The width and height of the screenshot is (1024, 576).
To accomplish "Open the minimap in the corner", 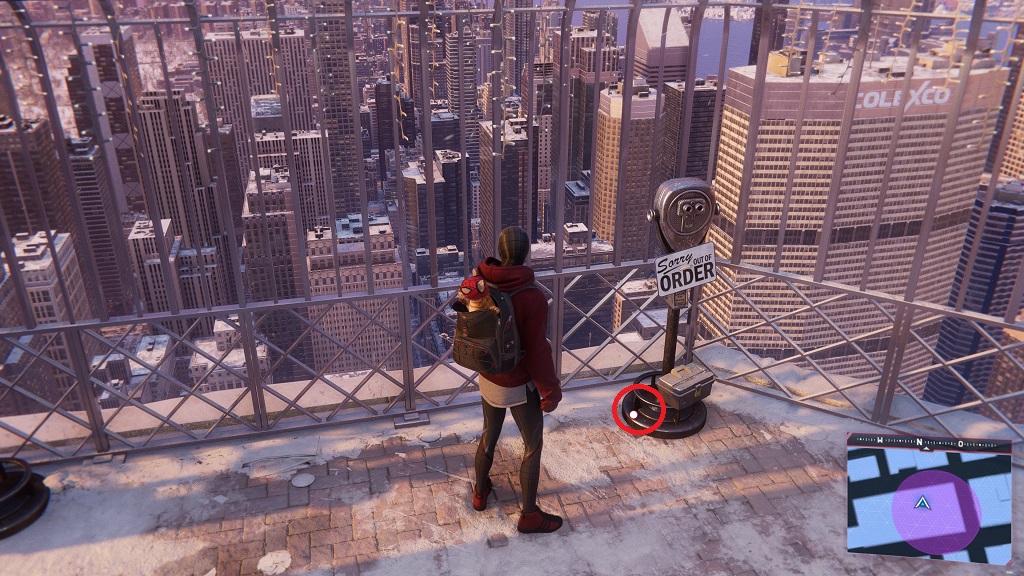I will [x=929, y=501].
